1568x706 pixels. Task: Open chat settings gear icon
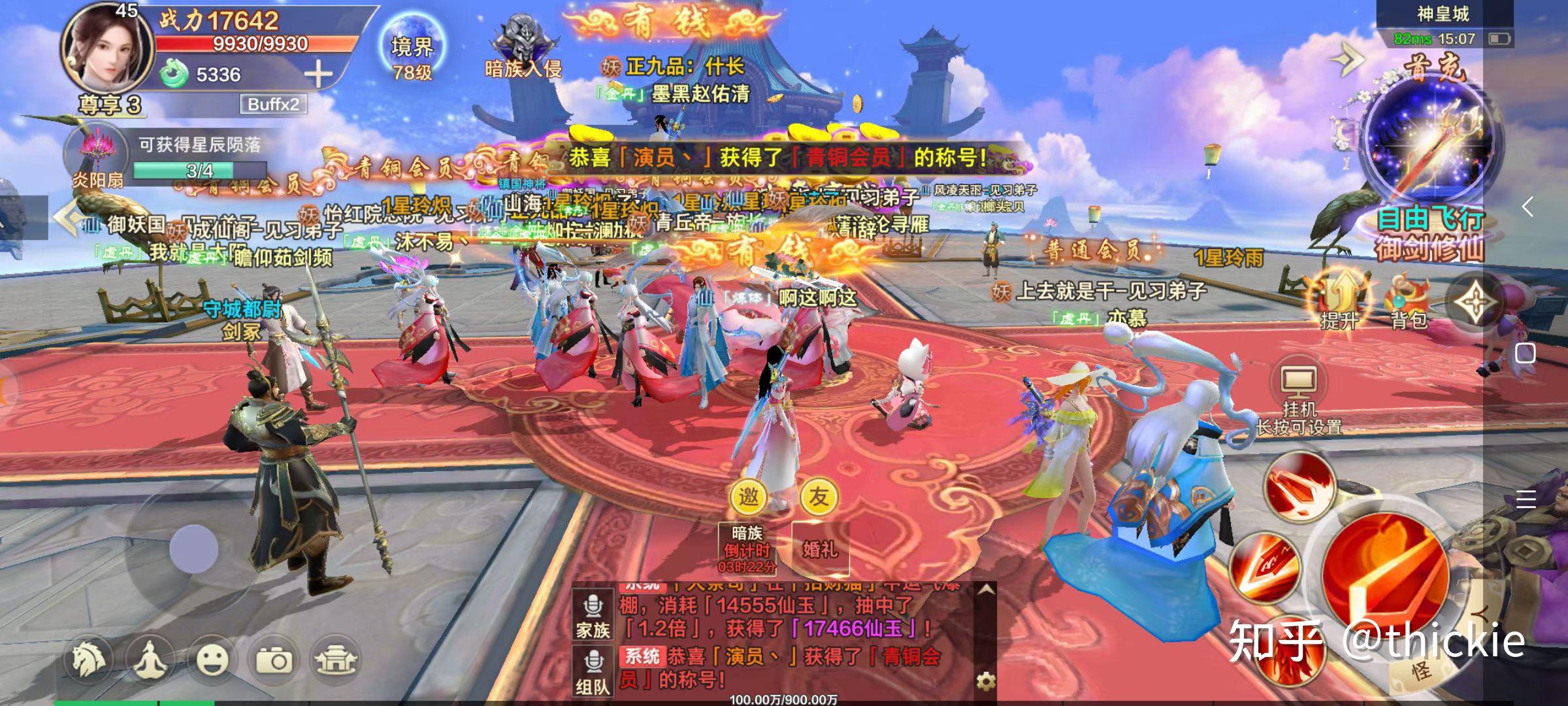click(985, 681)
